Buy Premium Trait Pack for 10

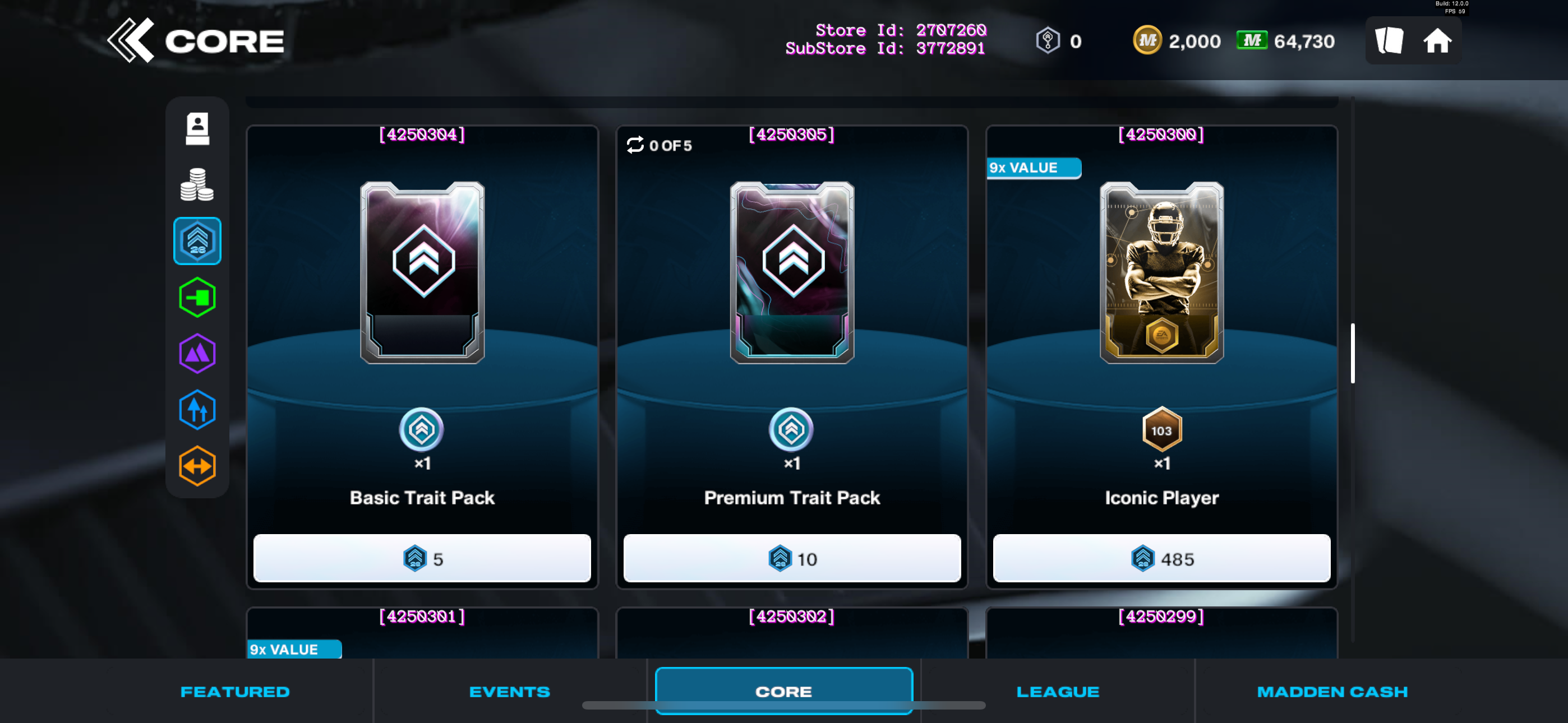pyautogui.click(x=792, y=558)
